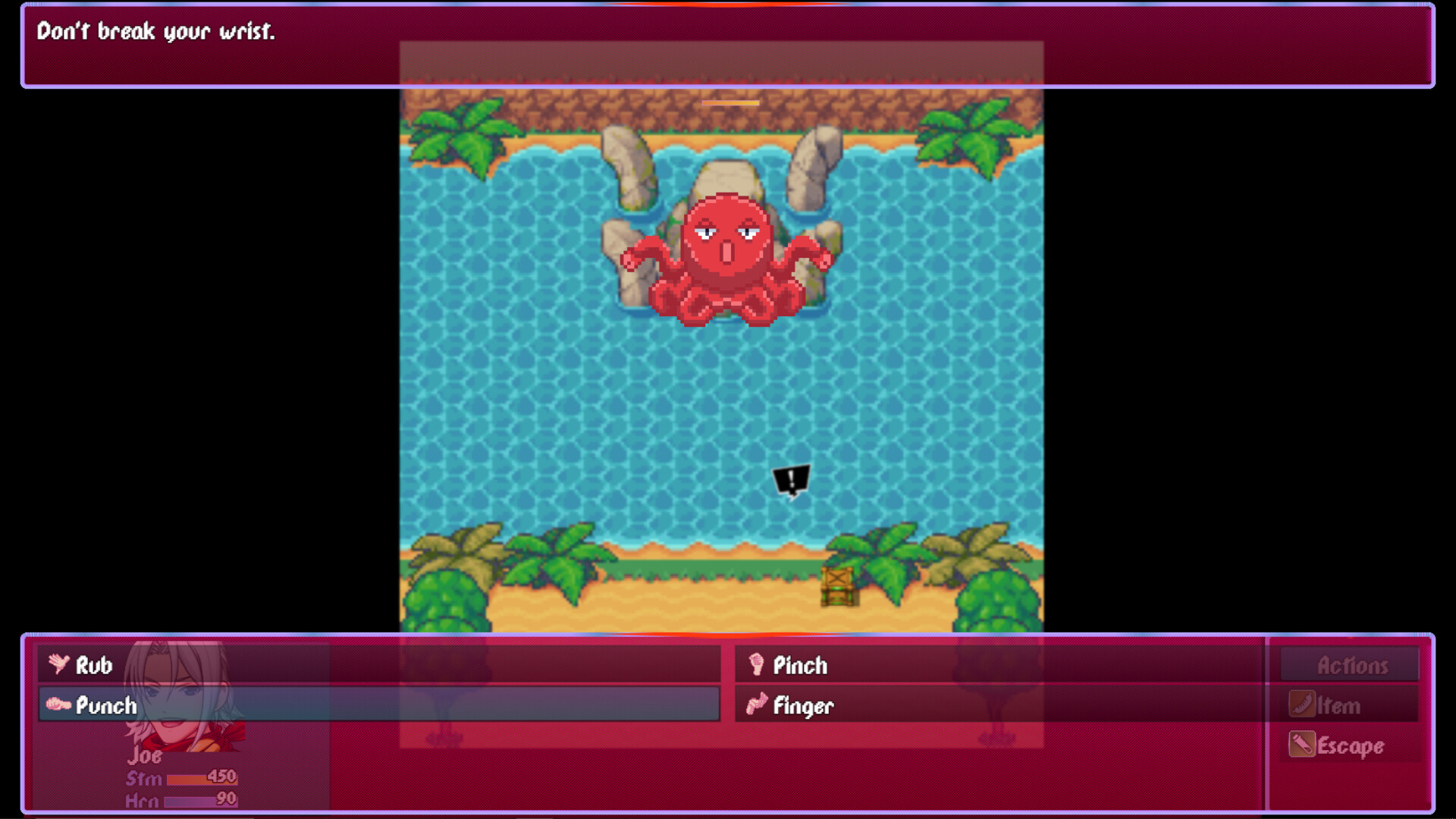Open the Actions command tab
This screenshot has width=1456, height=819.
tap(1349, 665)
